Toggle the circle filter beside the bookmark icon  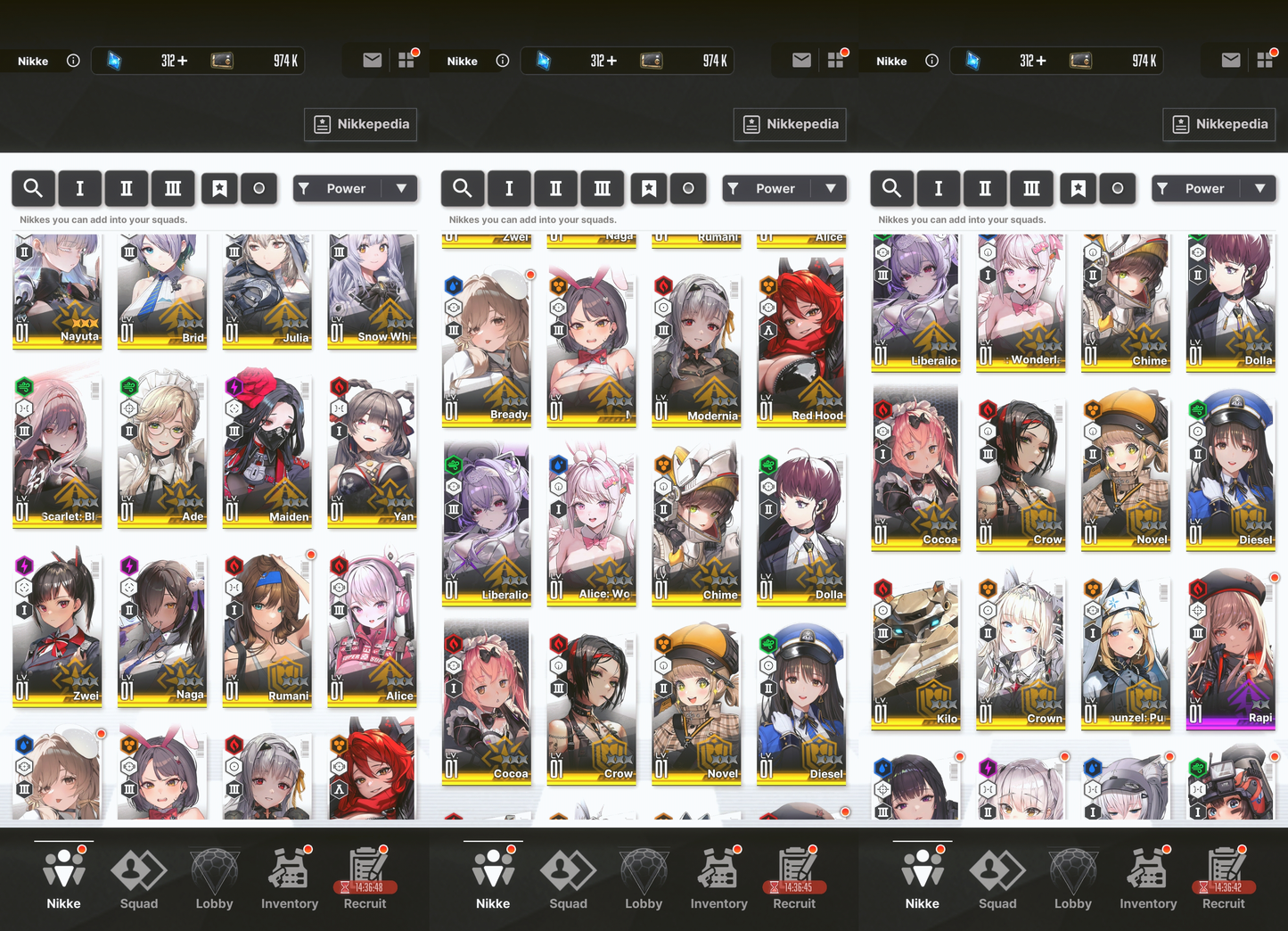point(258,188)
